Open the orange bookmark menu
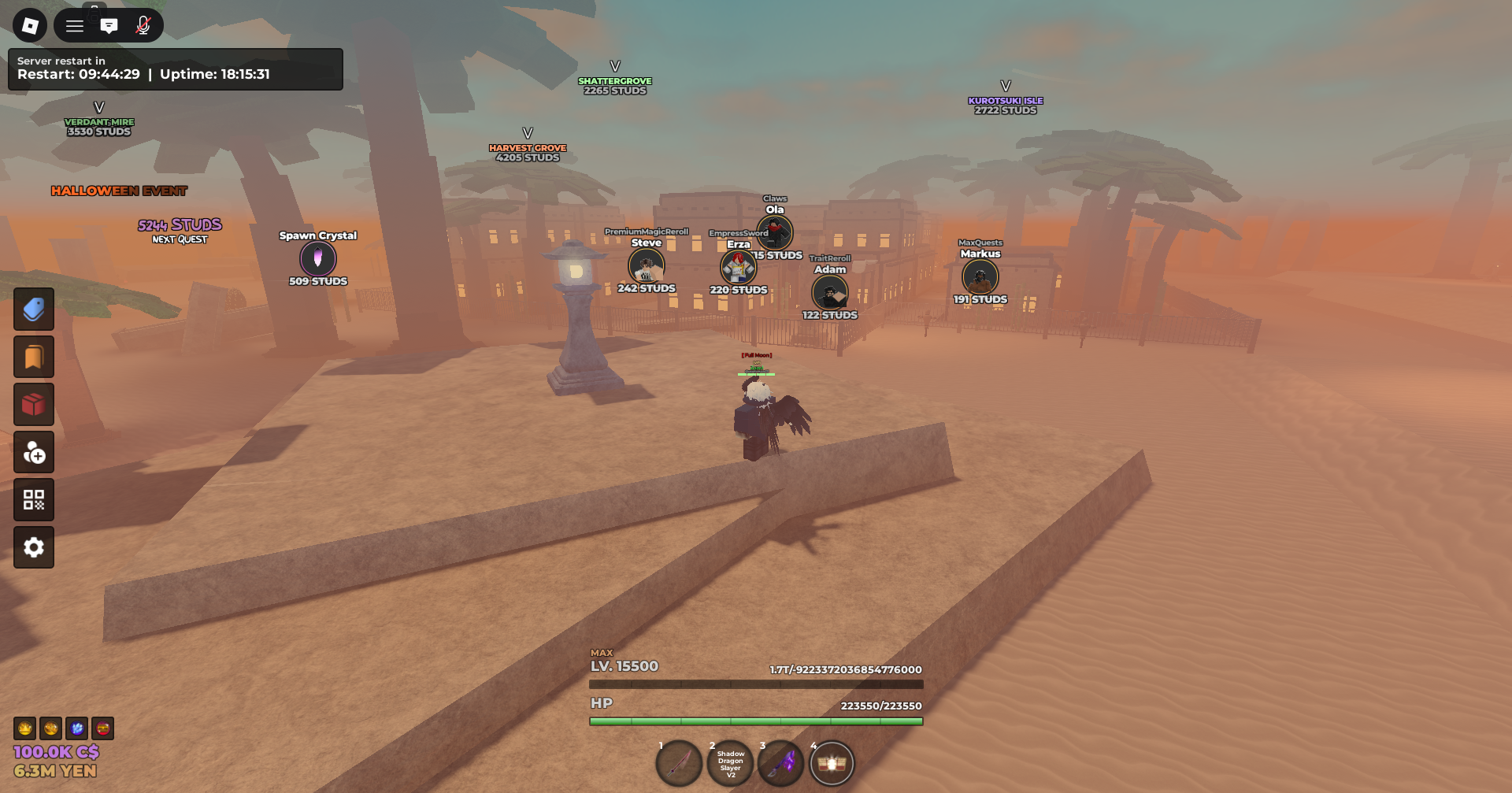 click(x=34, y=357)
